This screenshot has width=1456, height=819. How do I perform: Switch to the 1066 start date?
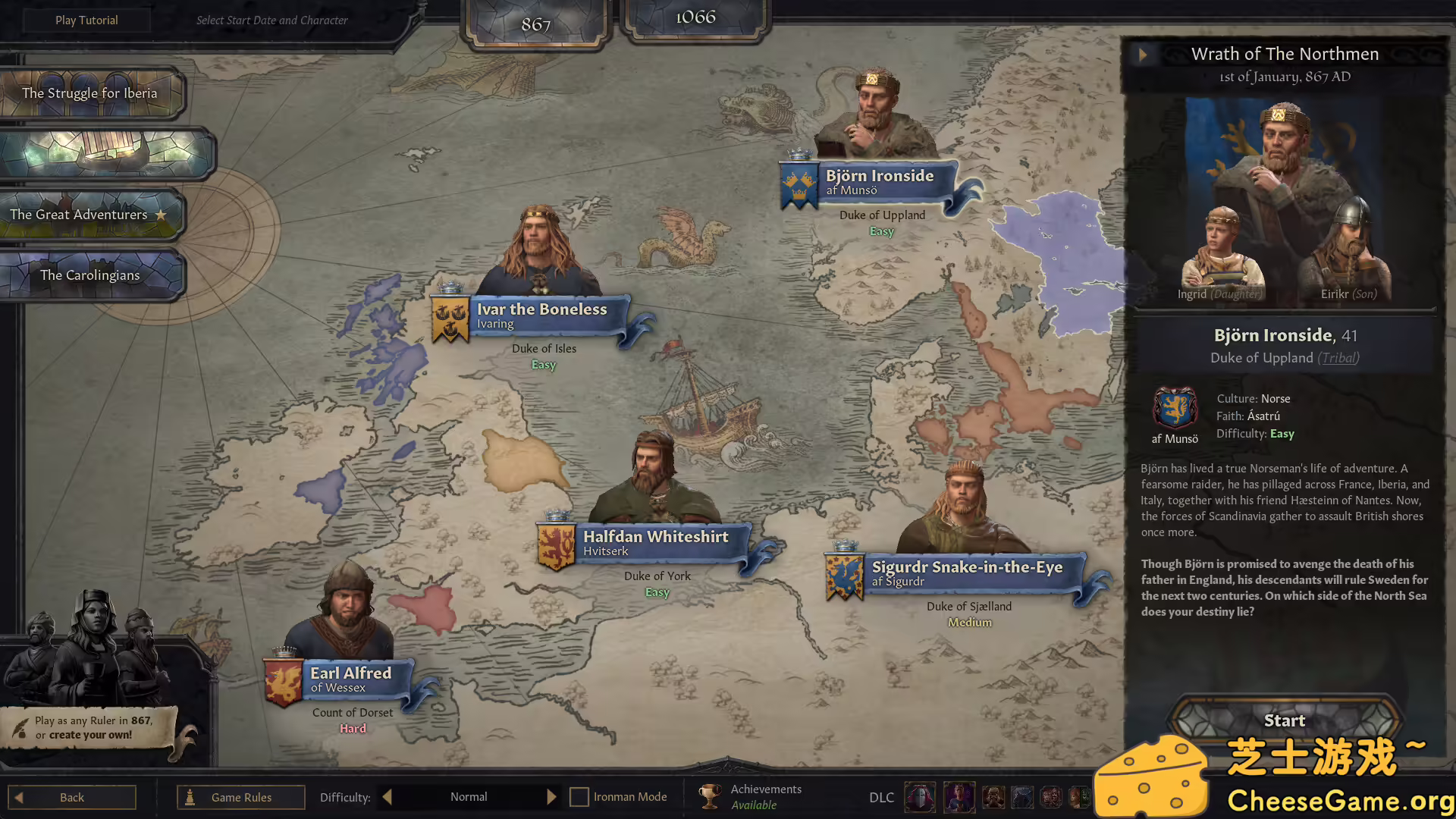click(x=695, y=17)
